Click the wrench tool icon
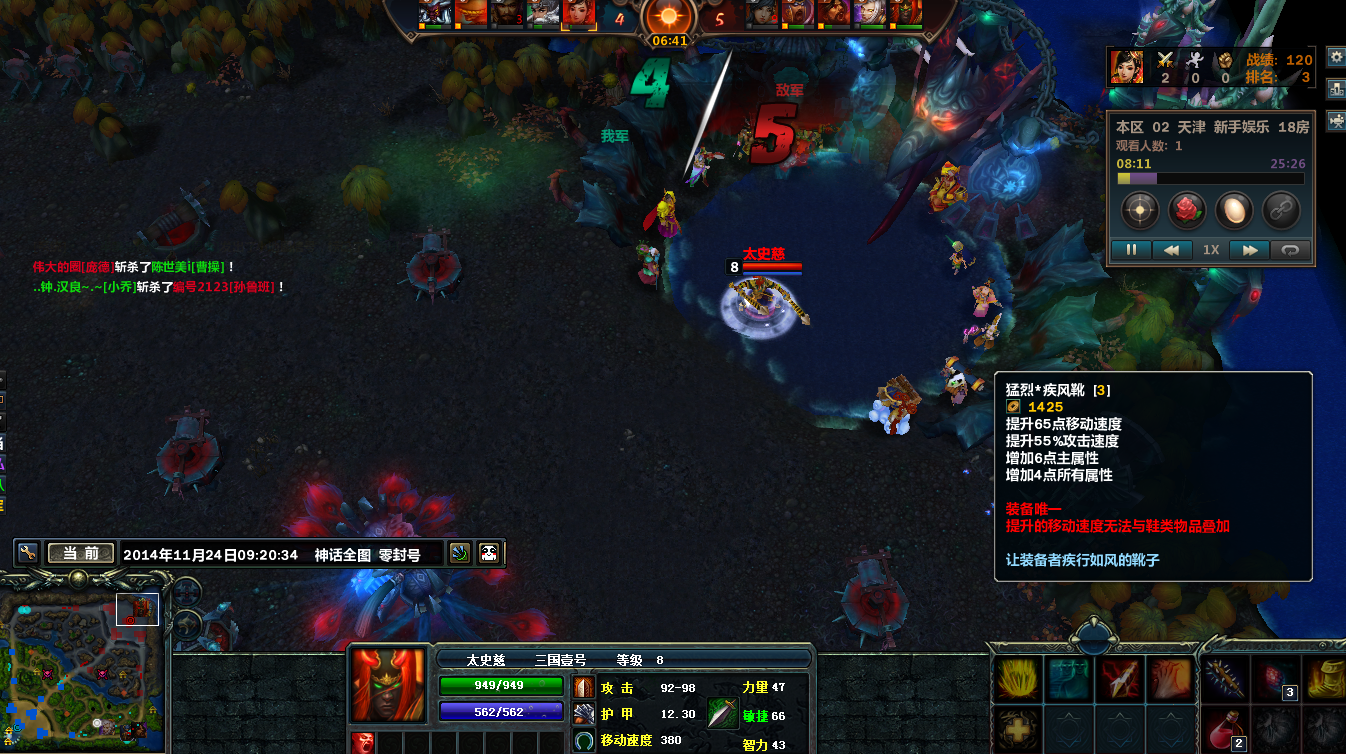The image size is (1346, 754). tap(28, 553)
